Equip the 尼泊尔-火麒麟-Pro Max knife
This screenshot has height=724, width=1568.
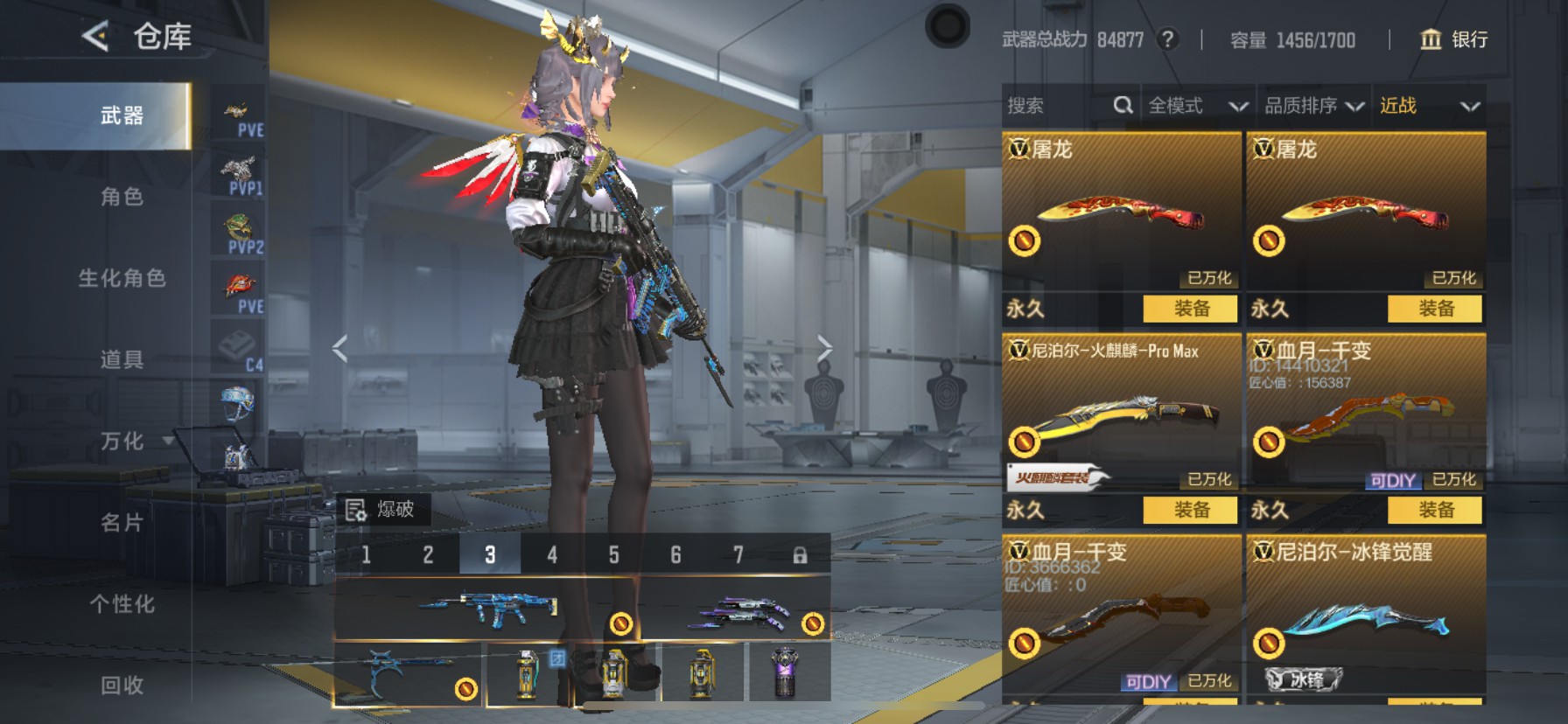pos(1190,510)
